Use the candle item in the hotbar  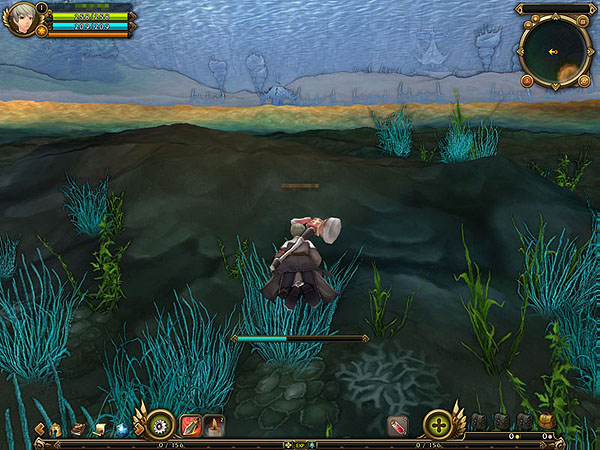click(x=213, y=426)
